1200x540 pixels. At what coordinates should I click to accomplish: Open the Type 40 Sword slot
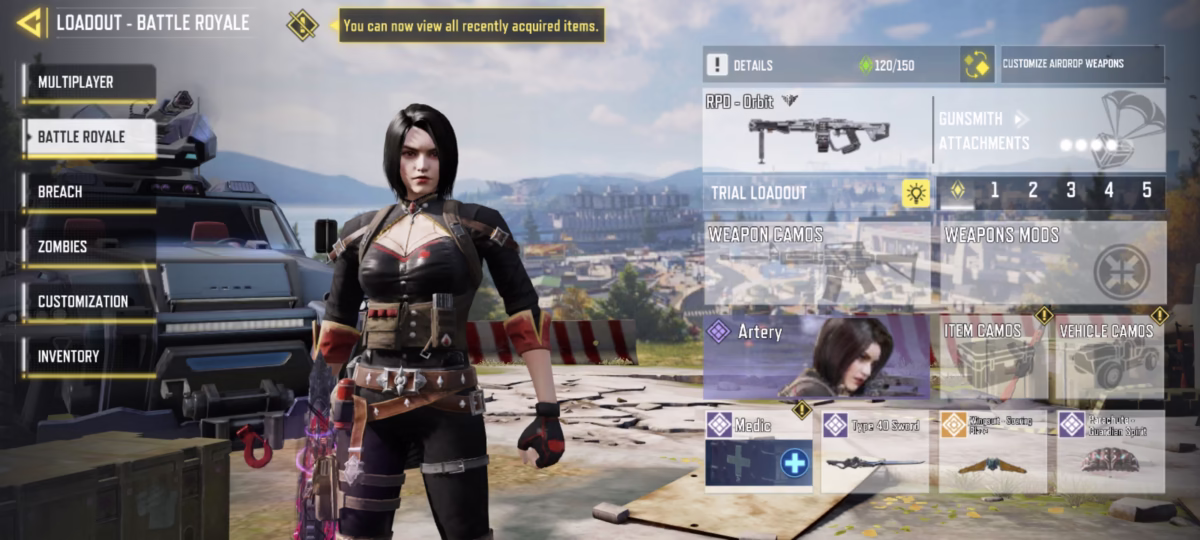click(875, 451)
